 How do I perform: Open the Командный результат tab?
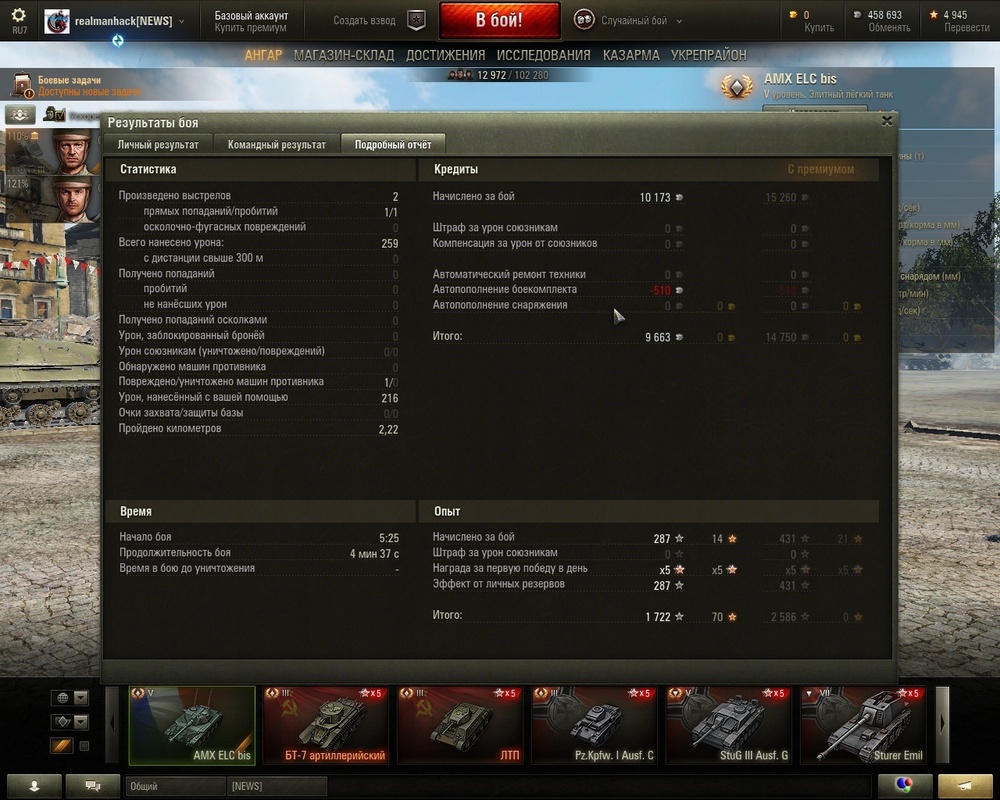276,145
